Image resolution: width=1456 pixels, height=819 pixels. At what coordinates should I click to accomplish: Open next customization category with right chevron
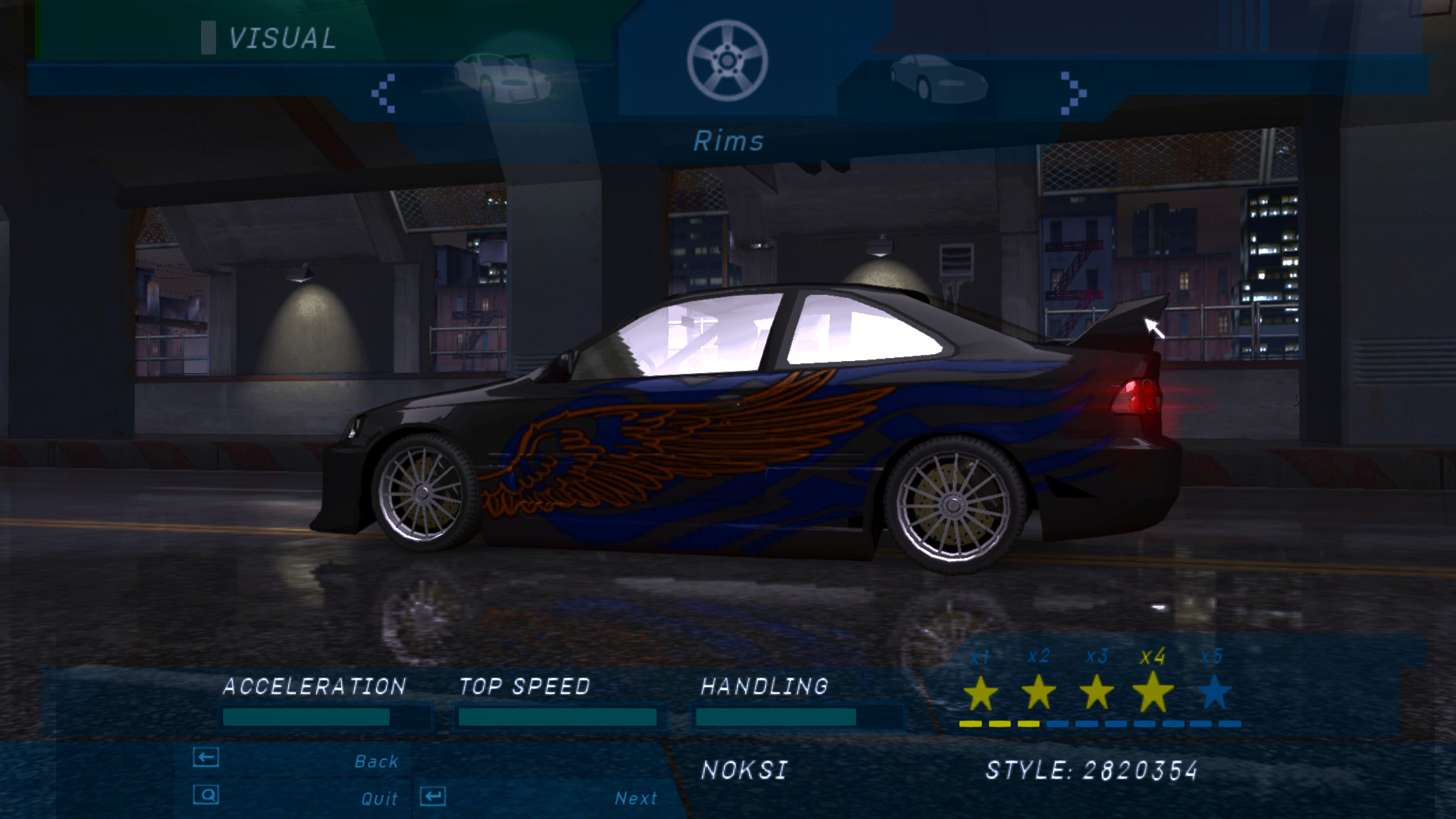(1072, 91)
